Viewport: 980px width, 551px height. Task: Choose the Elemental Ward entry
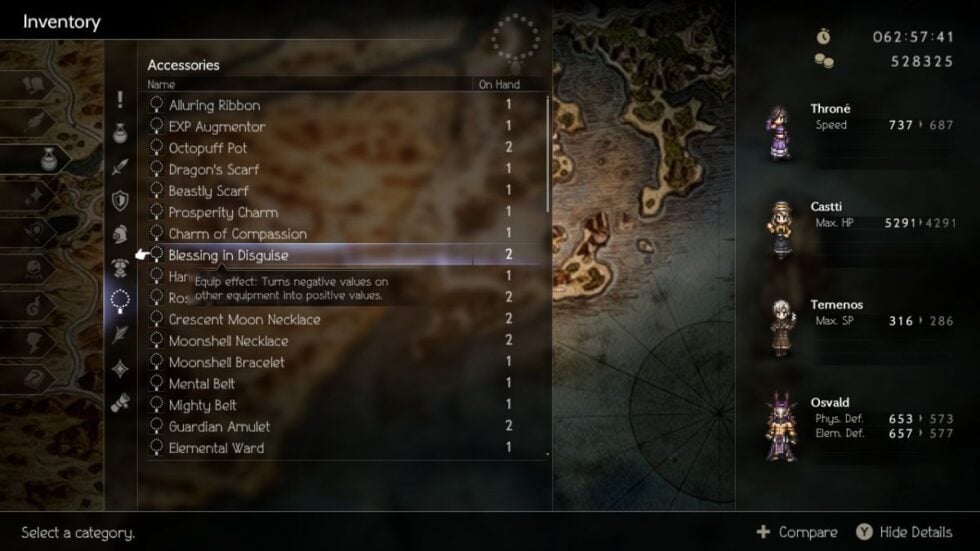tap(216, 448)
